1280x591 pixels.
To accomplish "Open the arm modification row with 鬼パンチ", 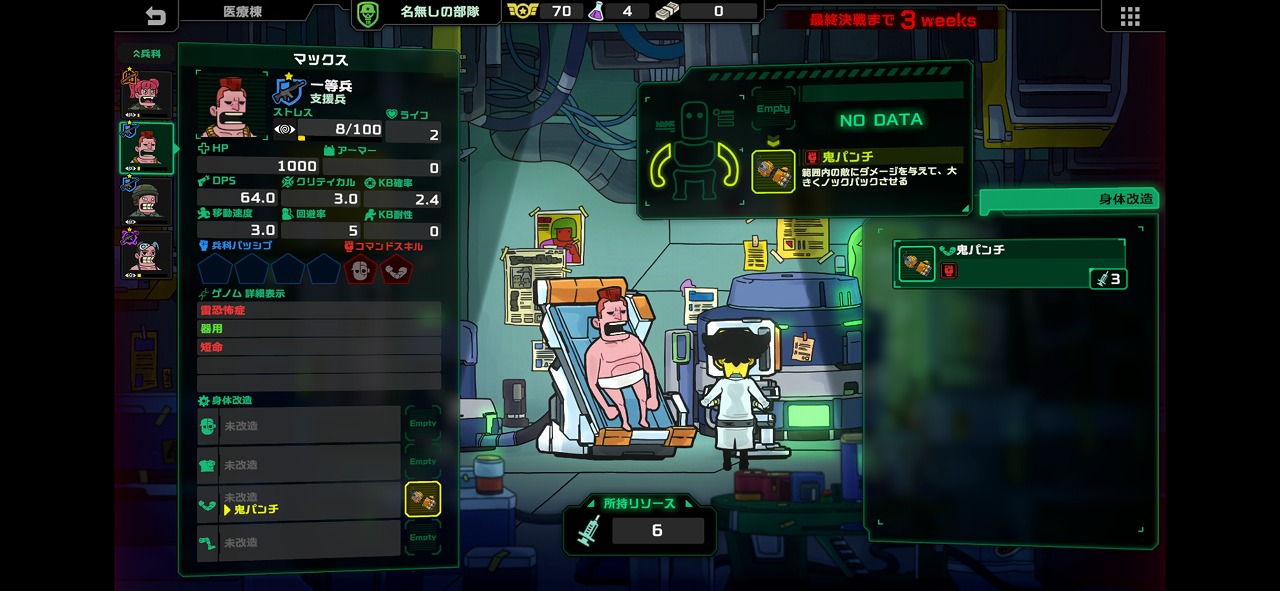I will (300, 503).
